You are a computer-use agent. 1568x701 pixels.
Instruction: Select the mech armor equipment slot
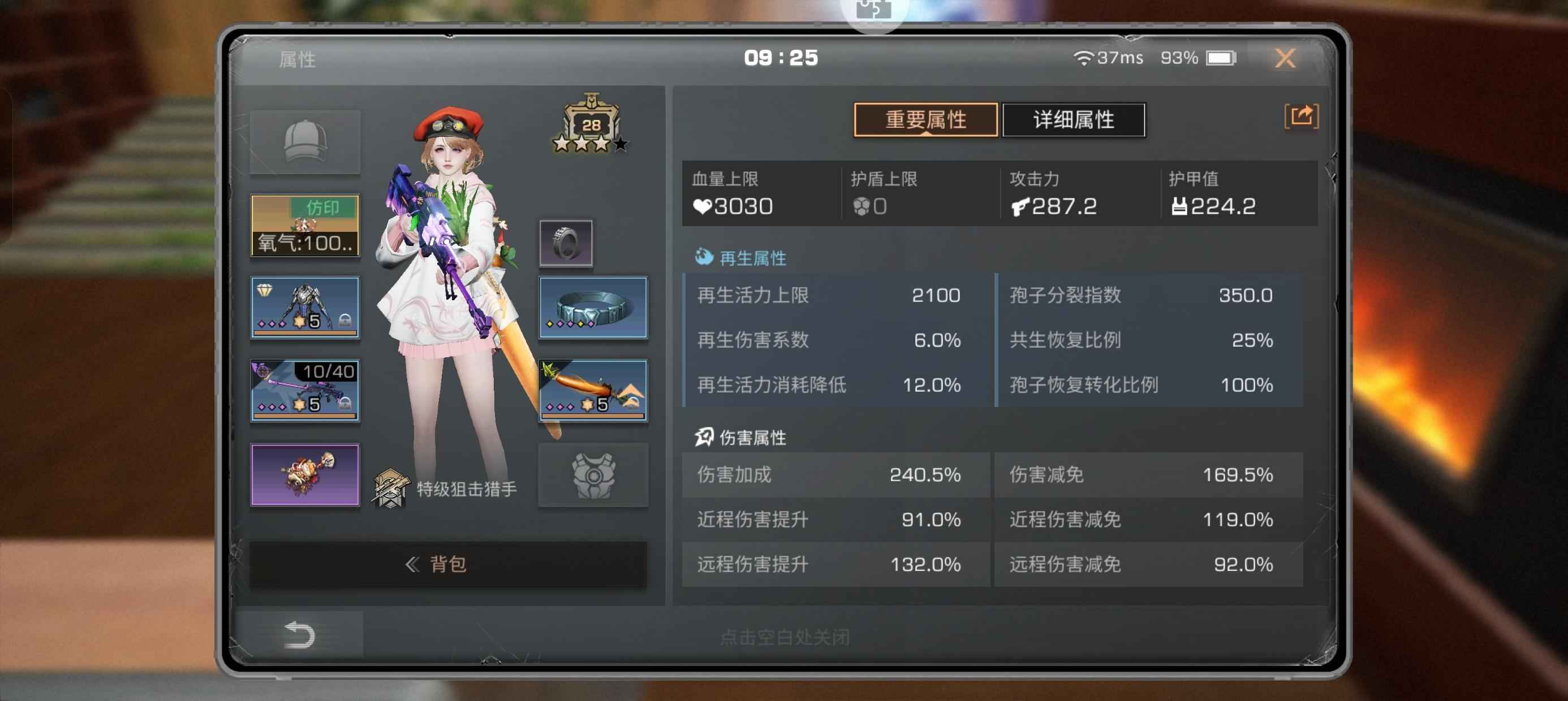pos(305,308)
